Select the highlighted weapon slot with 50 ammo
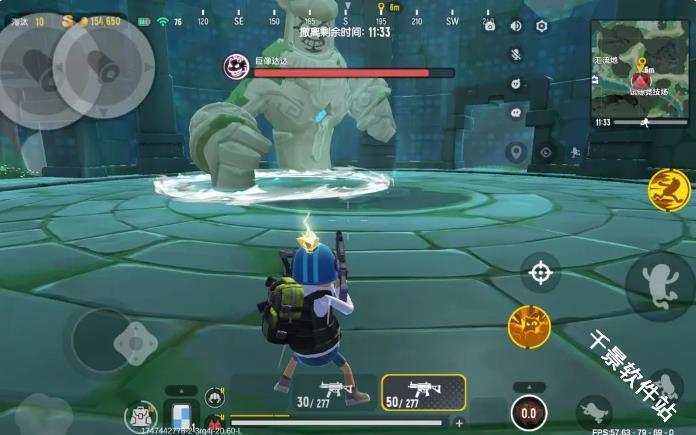The image size is (696, 435). 424,393
